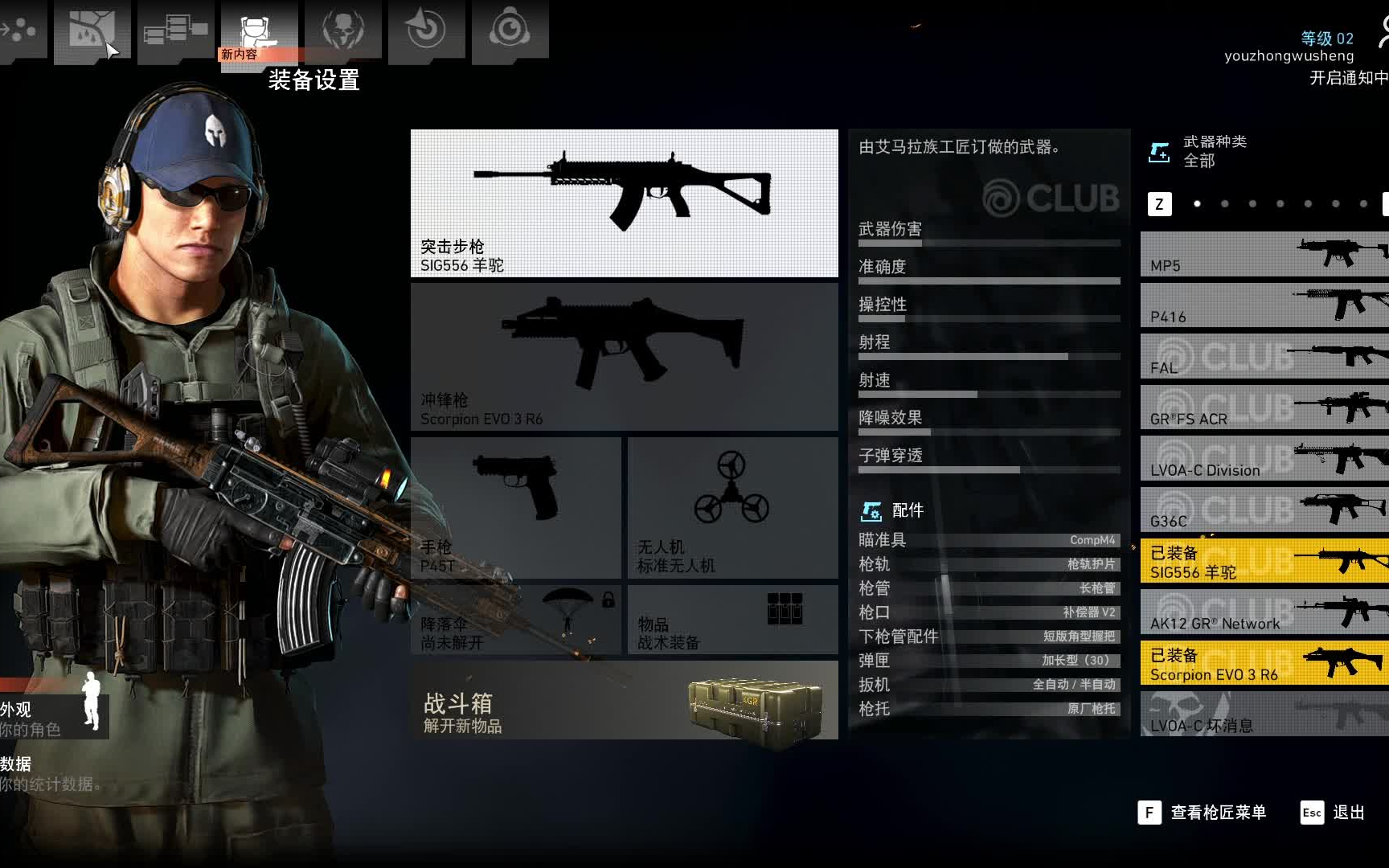Screen dimensions: 1389x868
Task: Switch to the skull icon tab
Action: click(x=342, y=31)
